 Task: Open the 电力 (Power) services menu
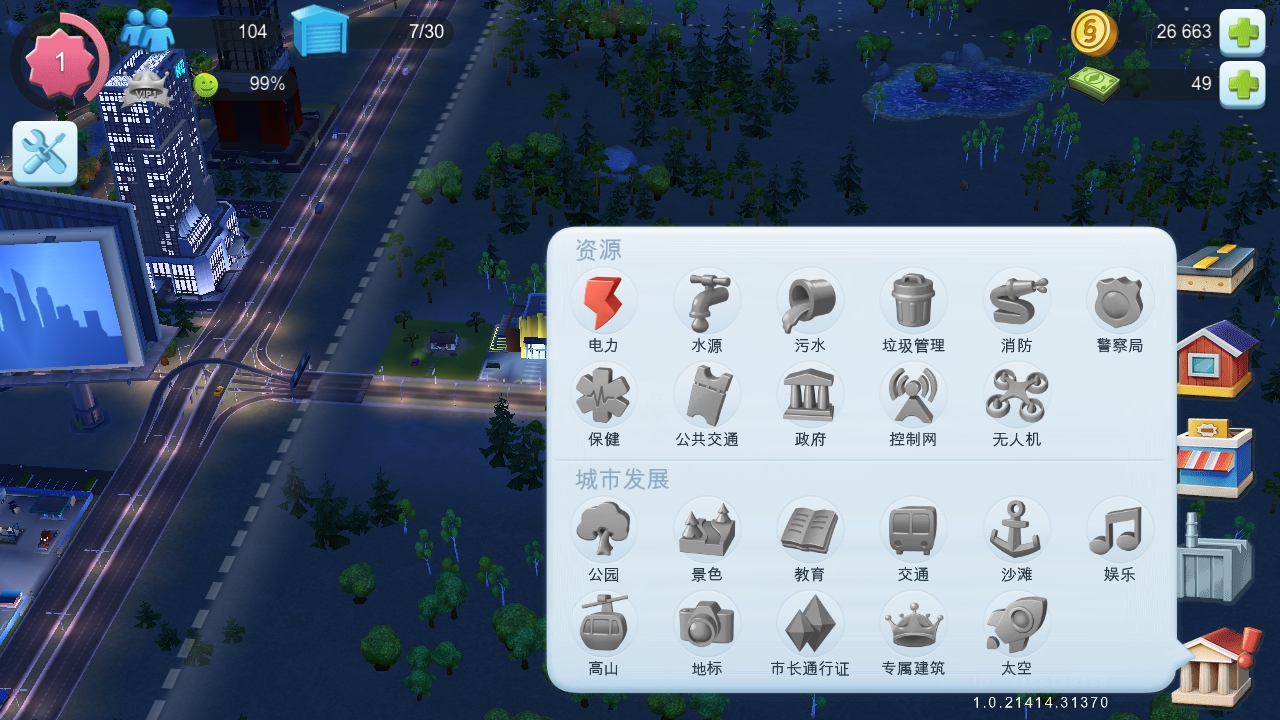point(604,300)
